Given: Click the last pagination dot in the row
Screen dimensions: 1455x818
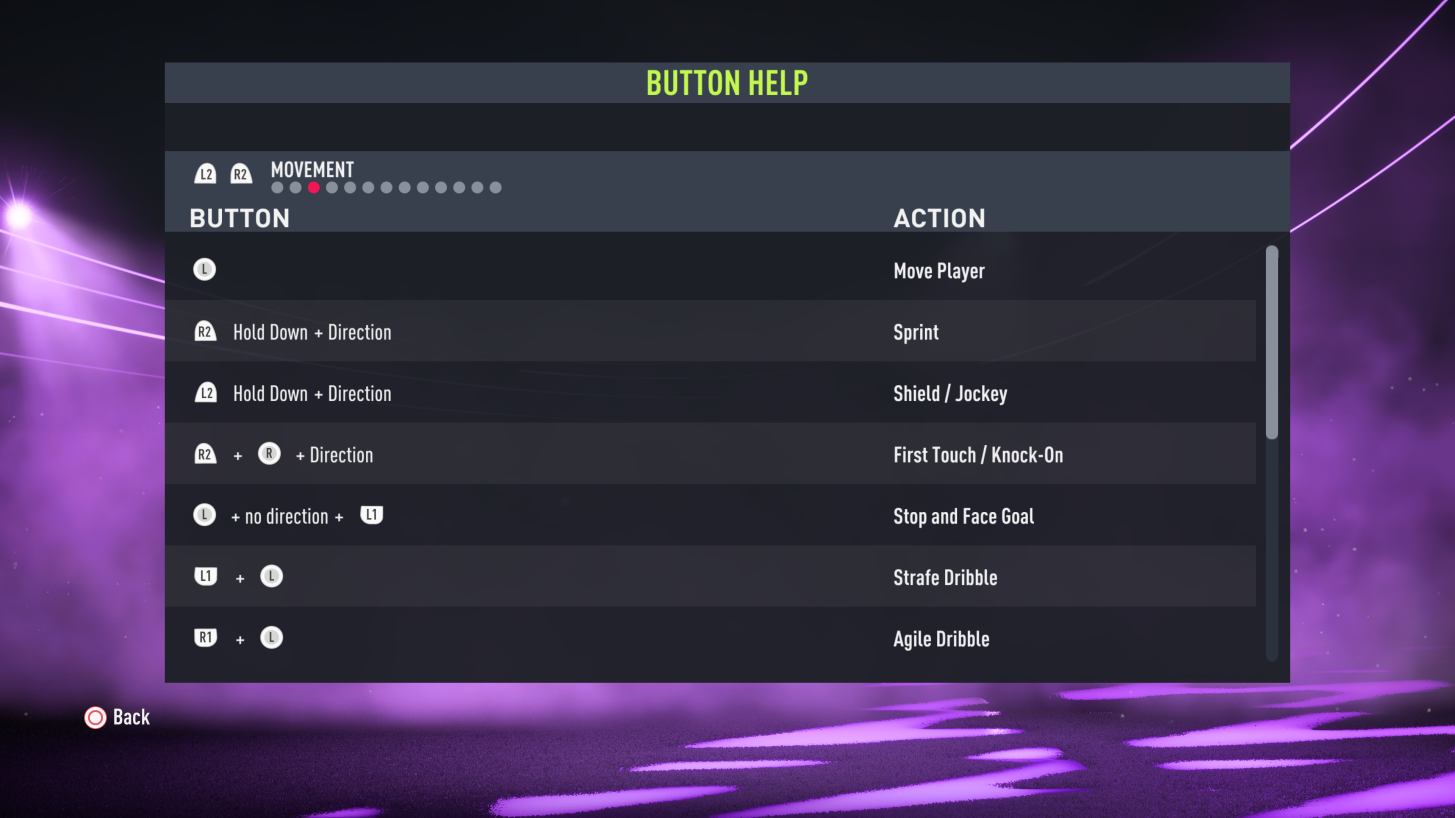Looking at the screenshot, I should click(495, 187).
